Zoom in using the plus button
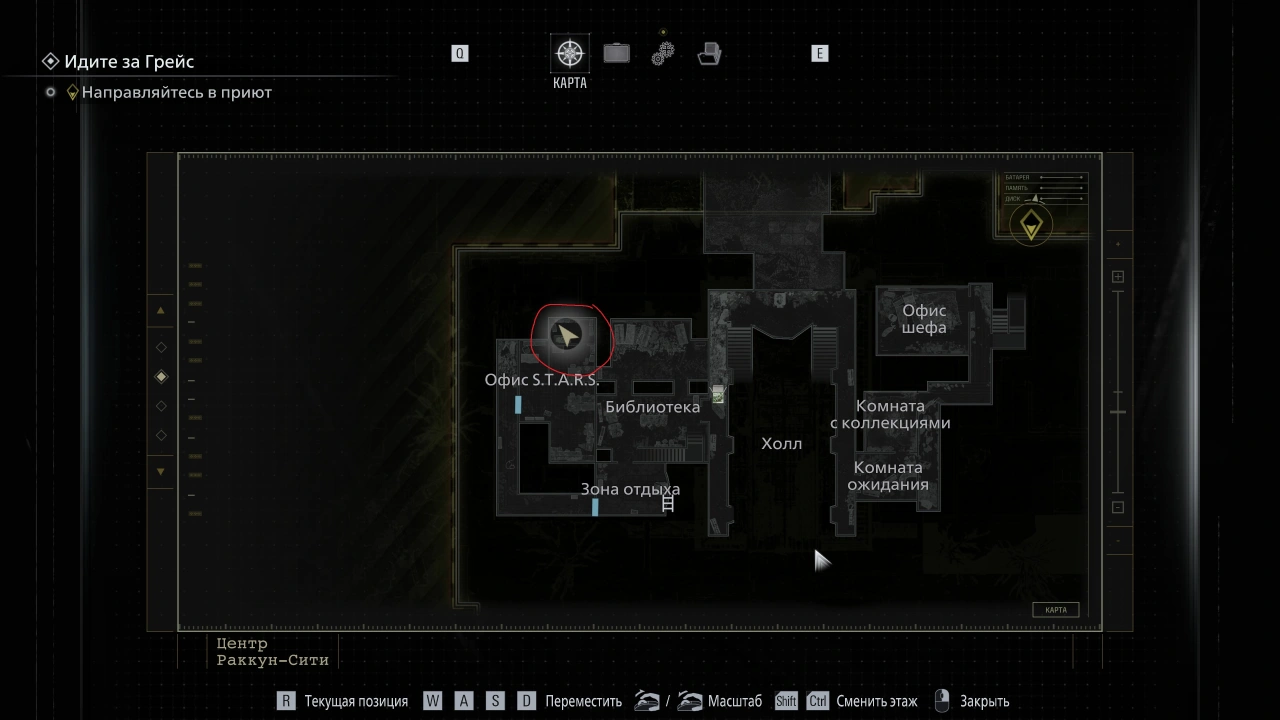The width and height of the screenshot is (1280, 720). click(1118, 277)
